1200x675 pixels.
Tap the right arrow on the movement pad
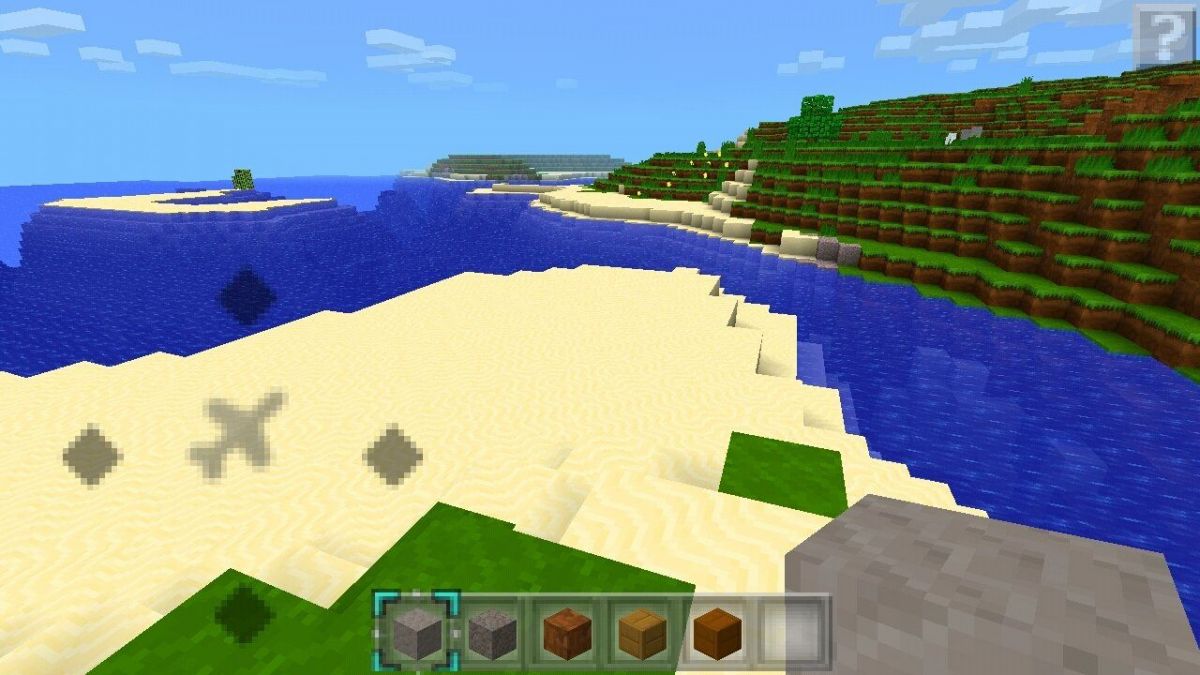tap(393, 455)
